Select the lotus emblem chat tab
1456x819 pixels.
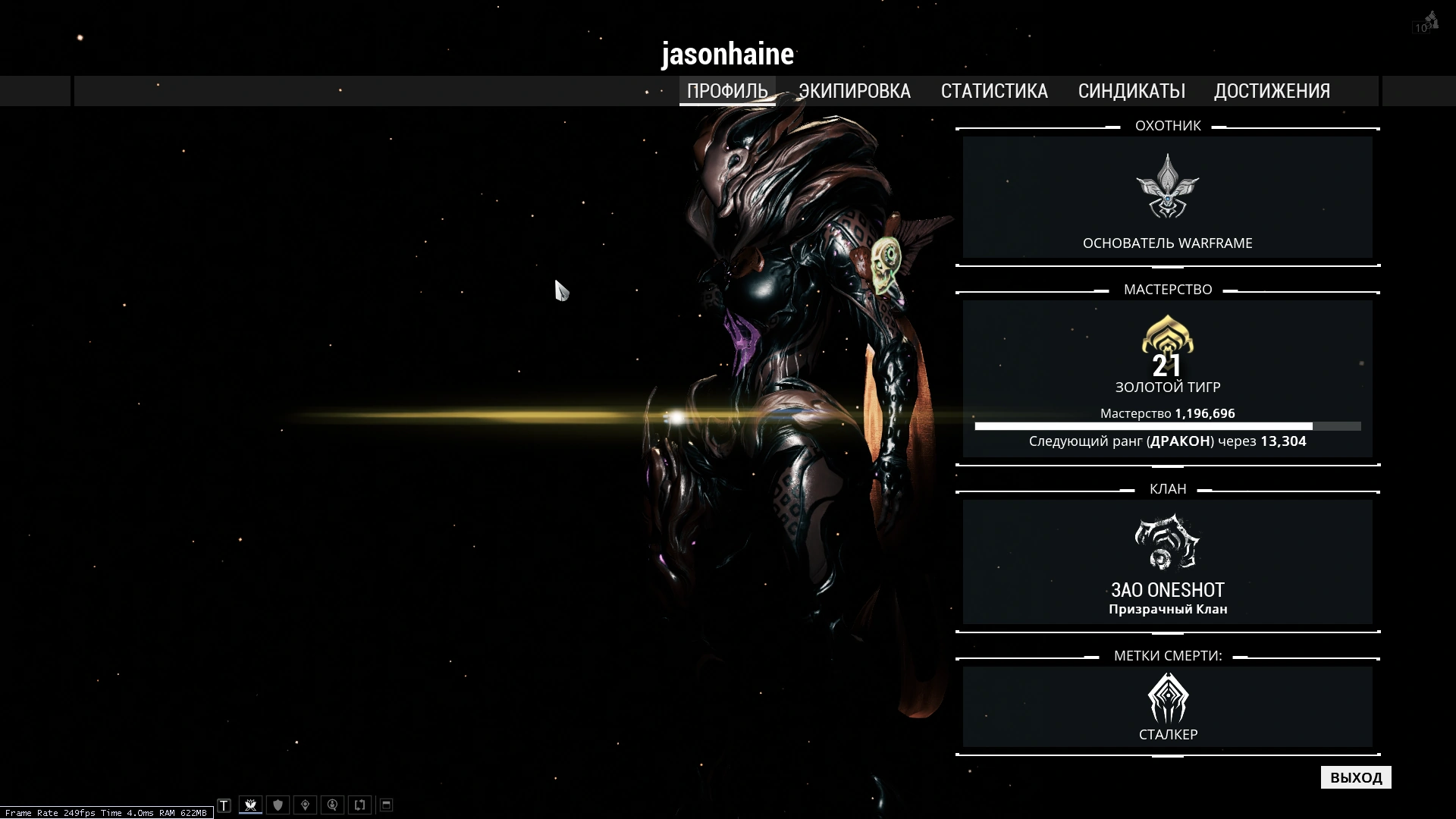250,805
